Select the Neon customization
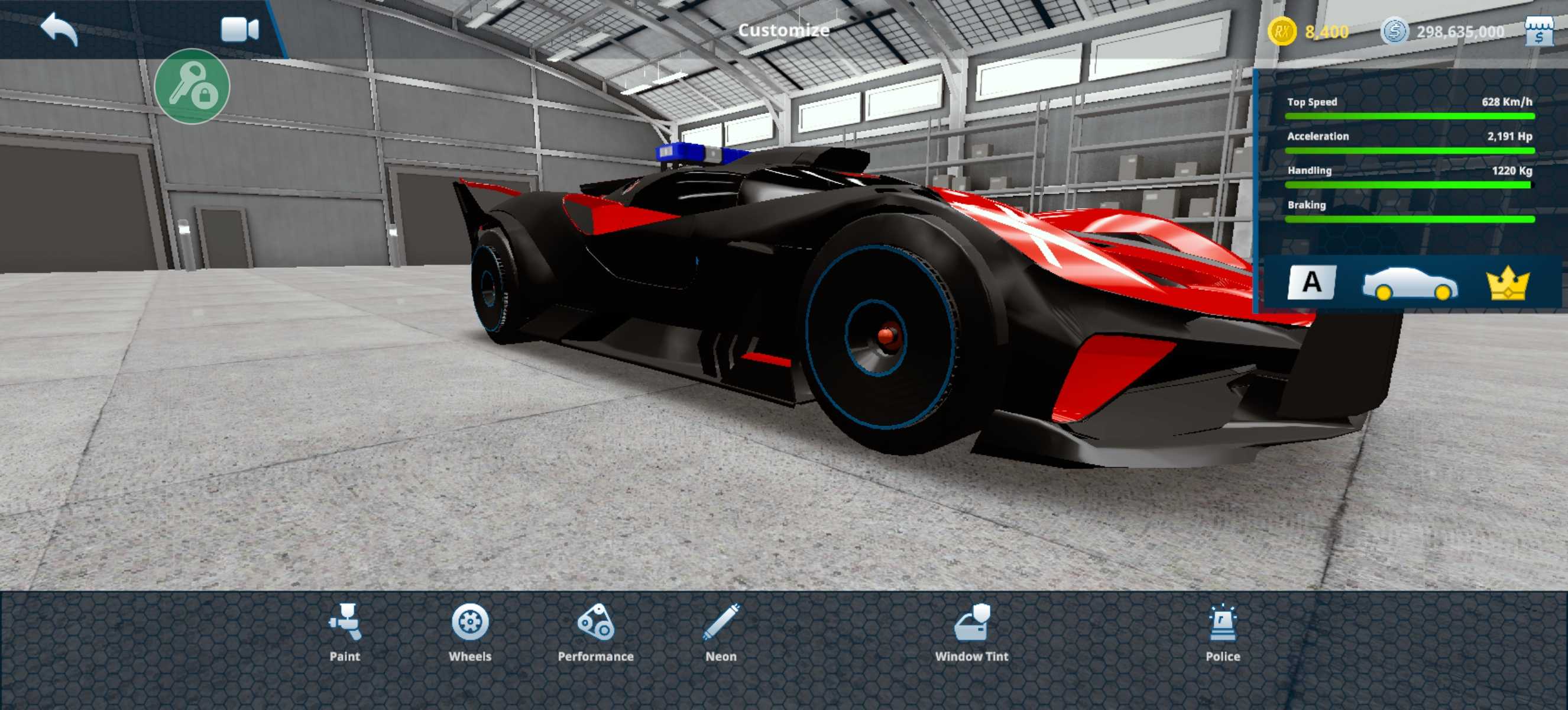Image resolution: width=1568 pixels, height=710 pixels. (x=721, y=632)
